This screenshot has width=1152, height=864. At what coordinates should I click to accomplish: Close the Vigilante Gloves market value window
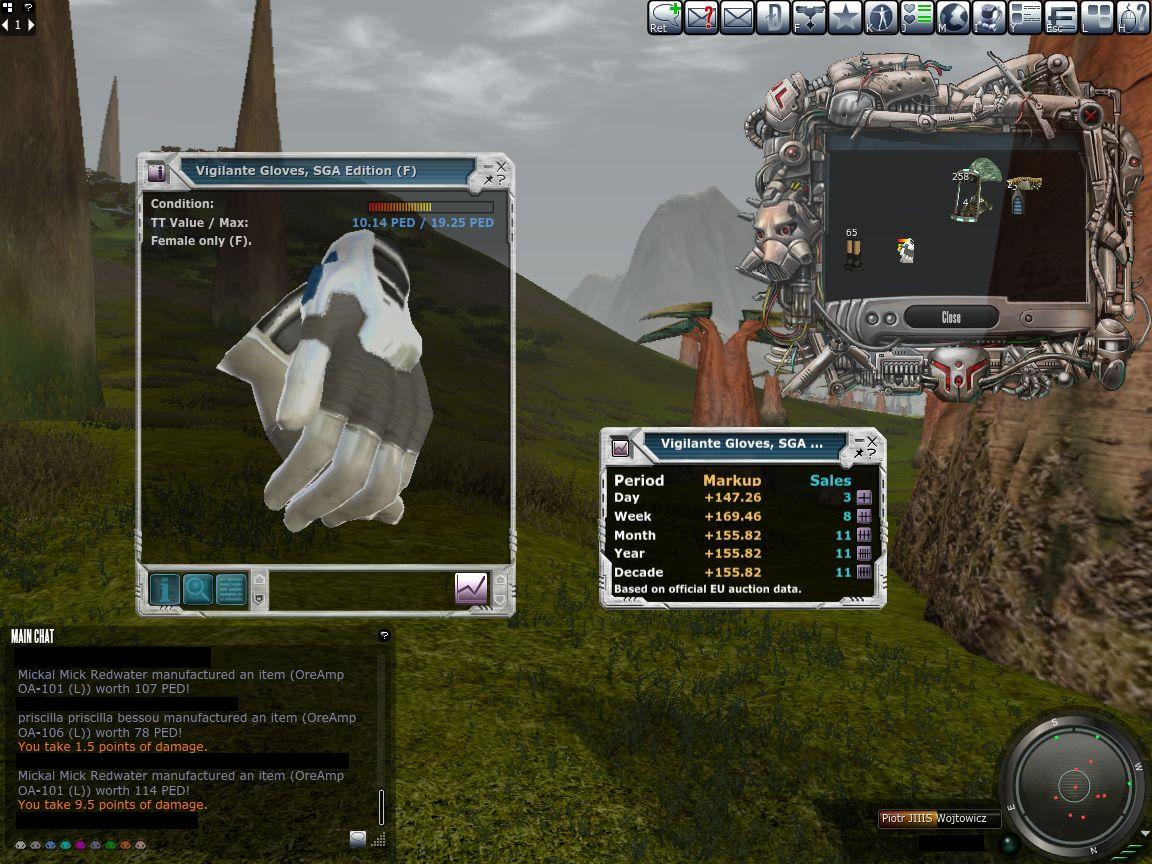click(x=871, y=440)
